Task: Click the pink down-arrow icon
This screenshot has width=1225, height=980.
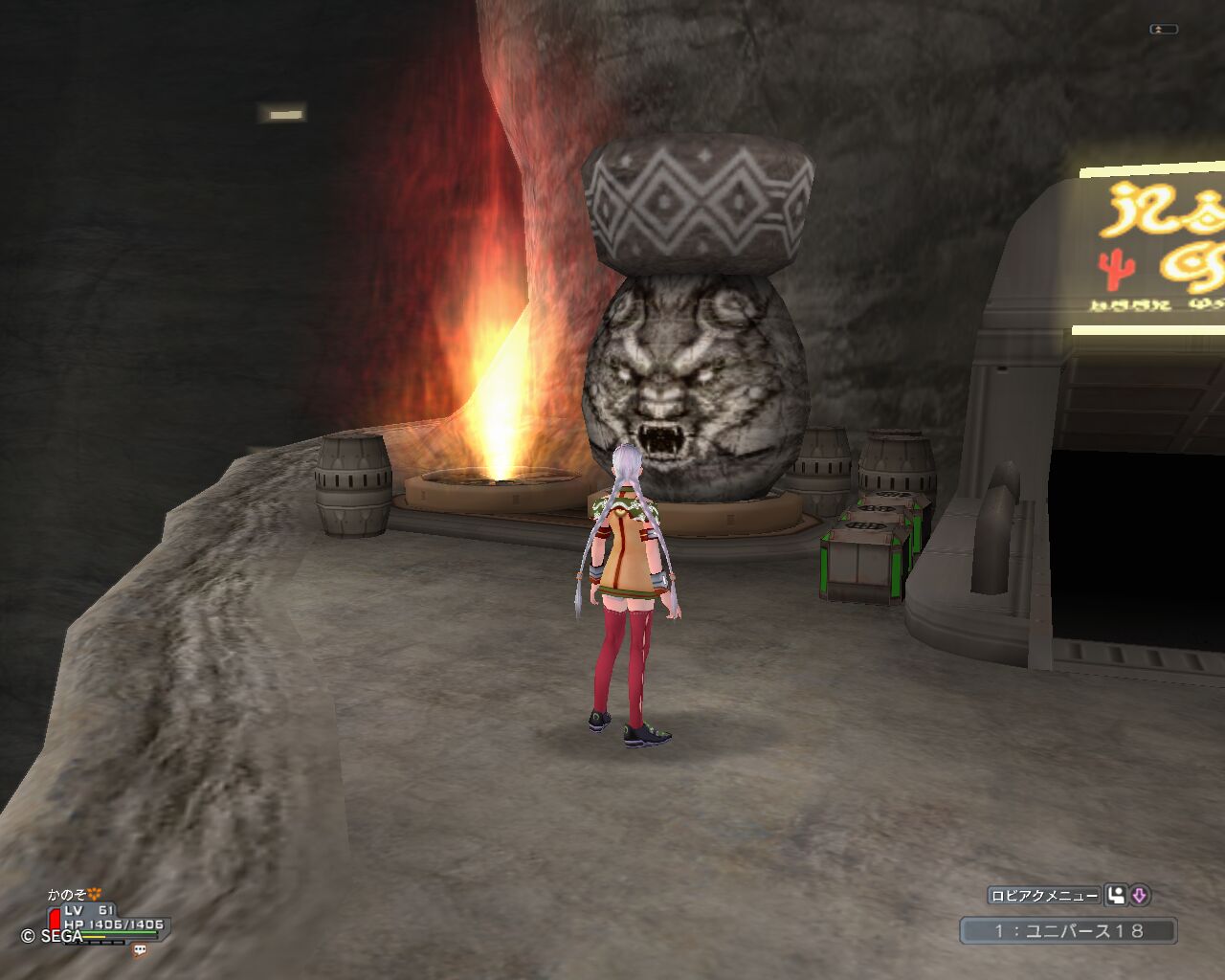Action: tap(1139, 896)
